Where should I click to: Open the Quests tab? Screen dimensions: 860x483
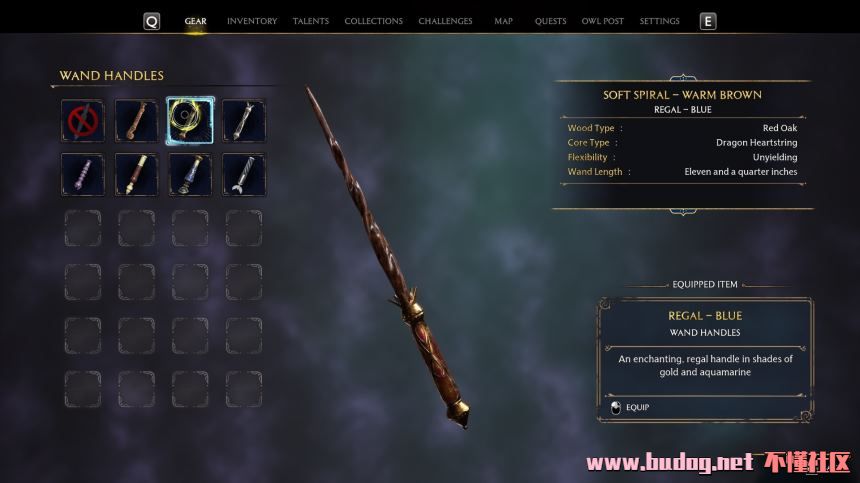pyautogui.click(x=550, y=21)
